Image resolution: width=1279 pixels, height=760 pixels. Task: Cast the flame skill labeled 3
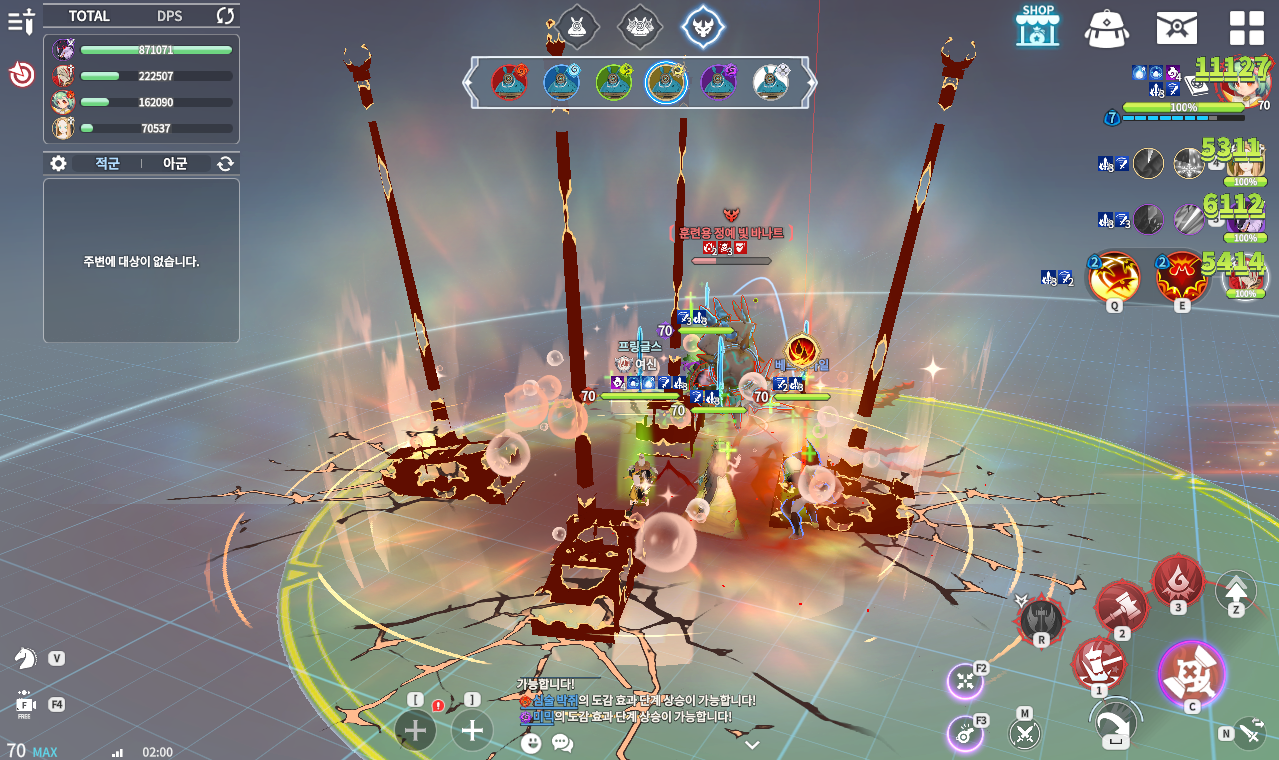1177,581
